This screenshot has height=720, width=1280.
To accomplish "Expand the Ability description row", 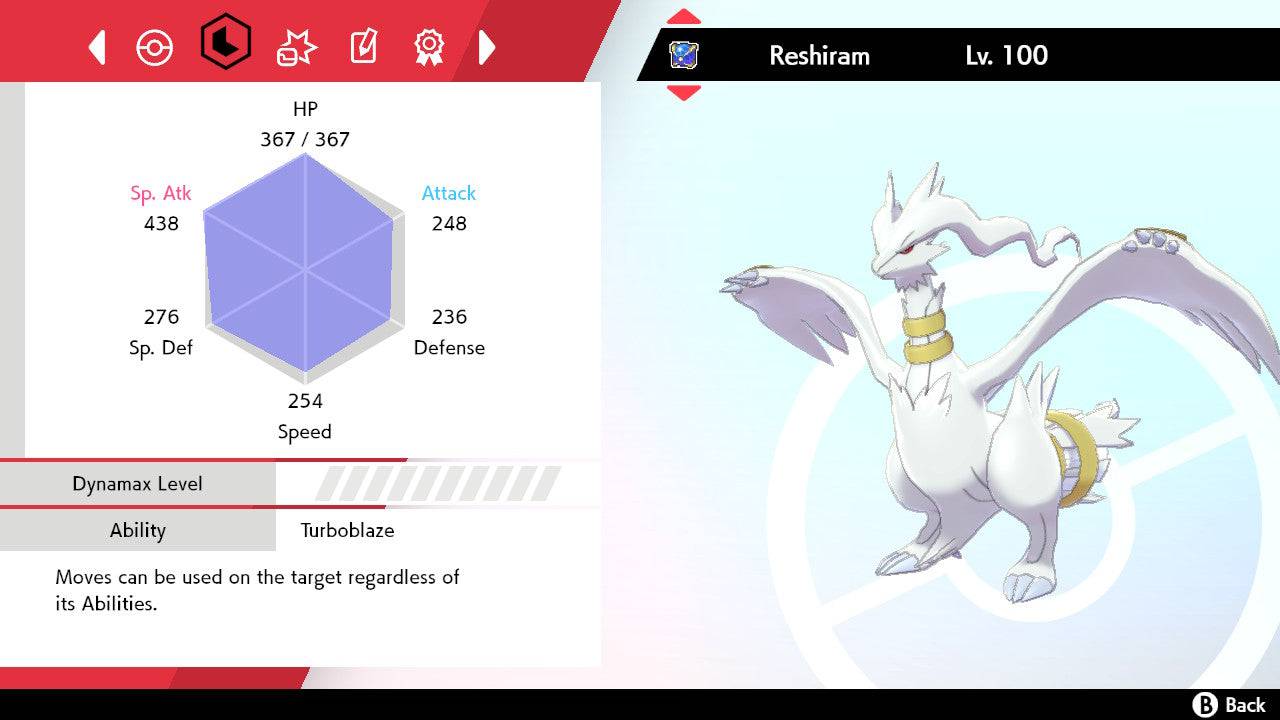I will pyautogui.click(x=138, y=531).
